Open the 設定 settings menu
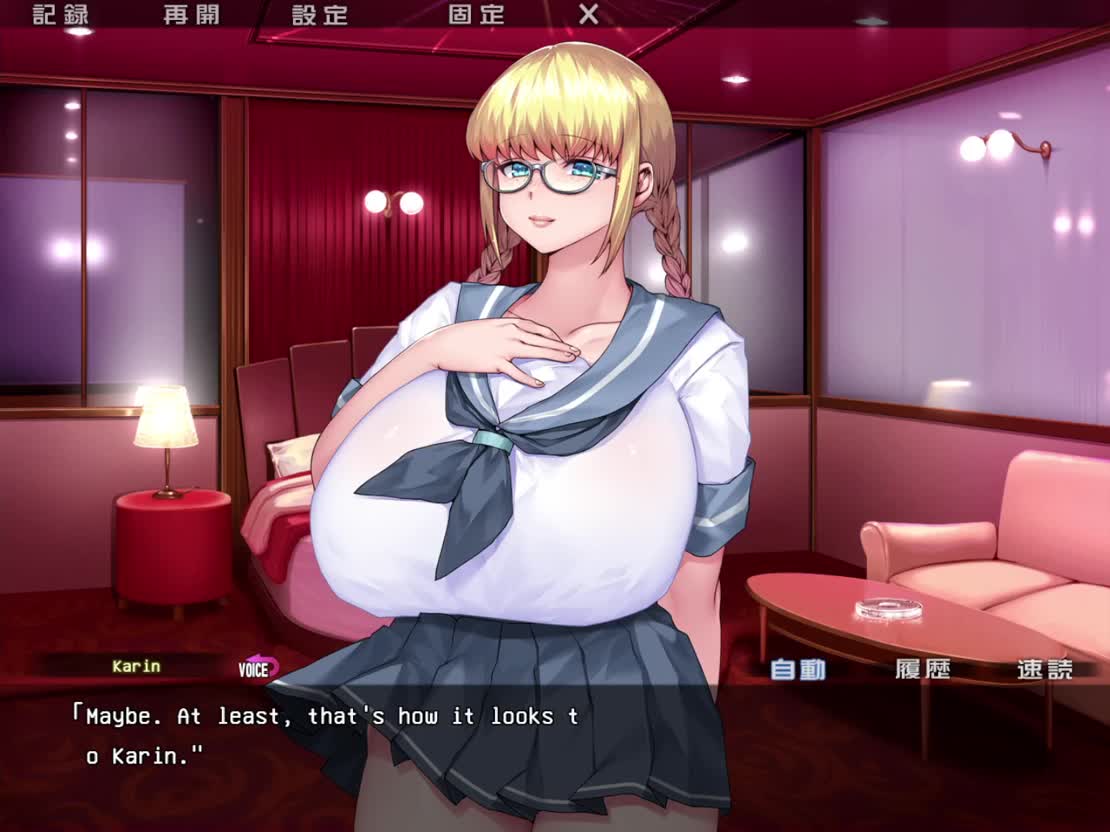This screenshot has height=832, width=1110. click(320, 15)
